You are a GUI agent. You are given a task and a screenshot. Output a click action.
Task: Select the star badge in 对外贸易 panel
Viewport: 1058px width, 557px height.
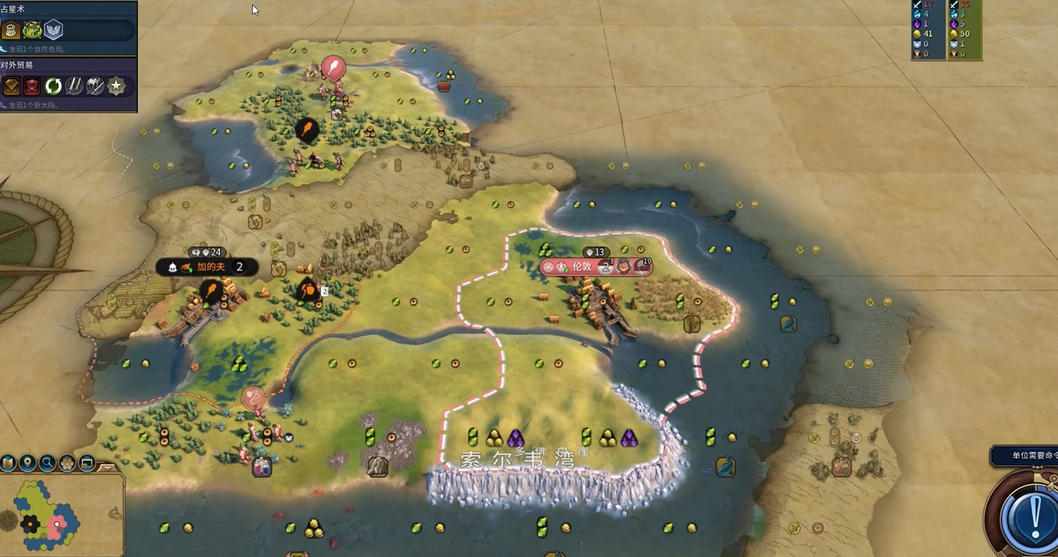(x=116, y=86)
